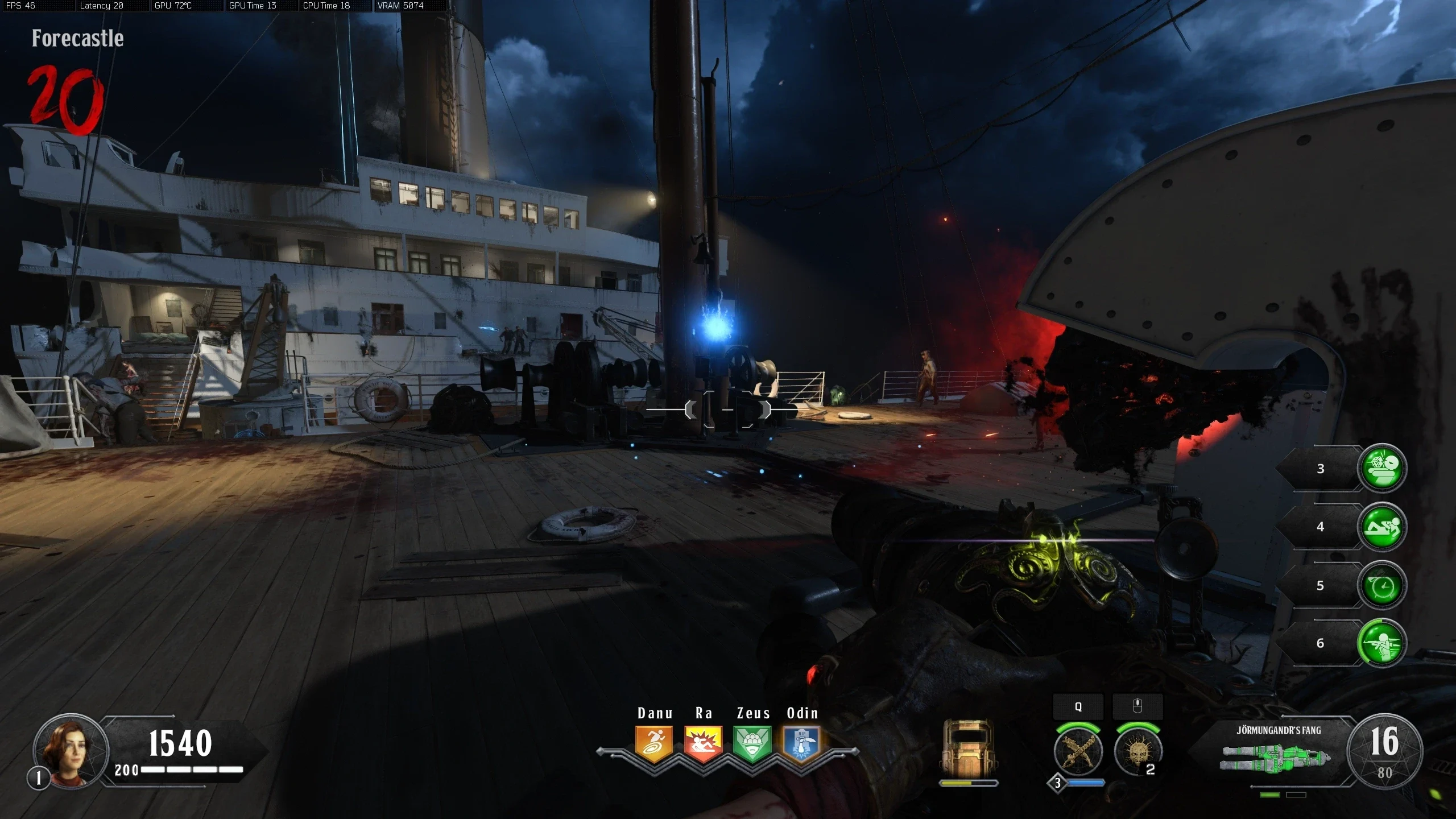Activate the dice elixir in slot 3

coord(1381,468)
